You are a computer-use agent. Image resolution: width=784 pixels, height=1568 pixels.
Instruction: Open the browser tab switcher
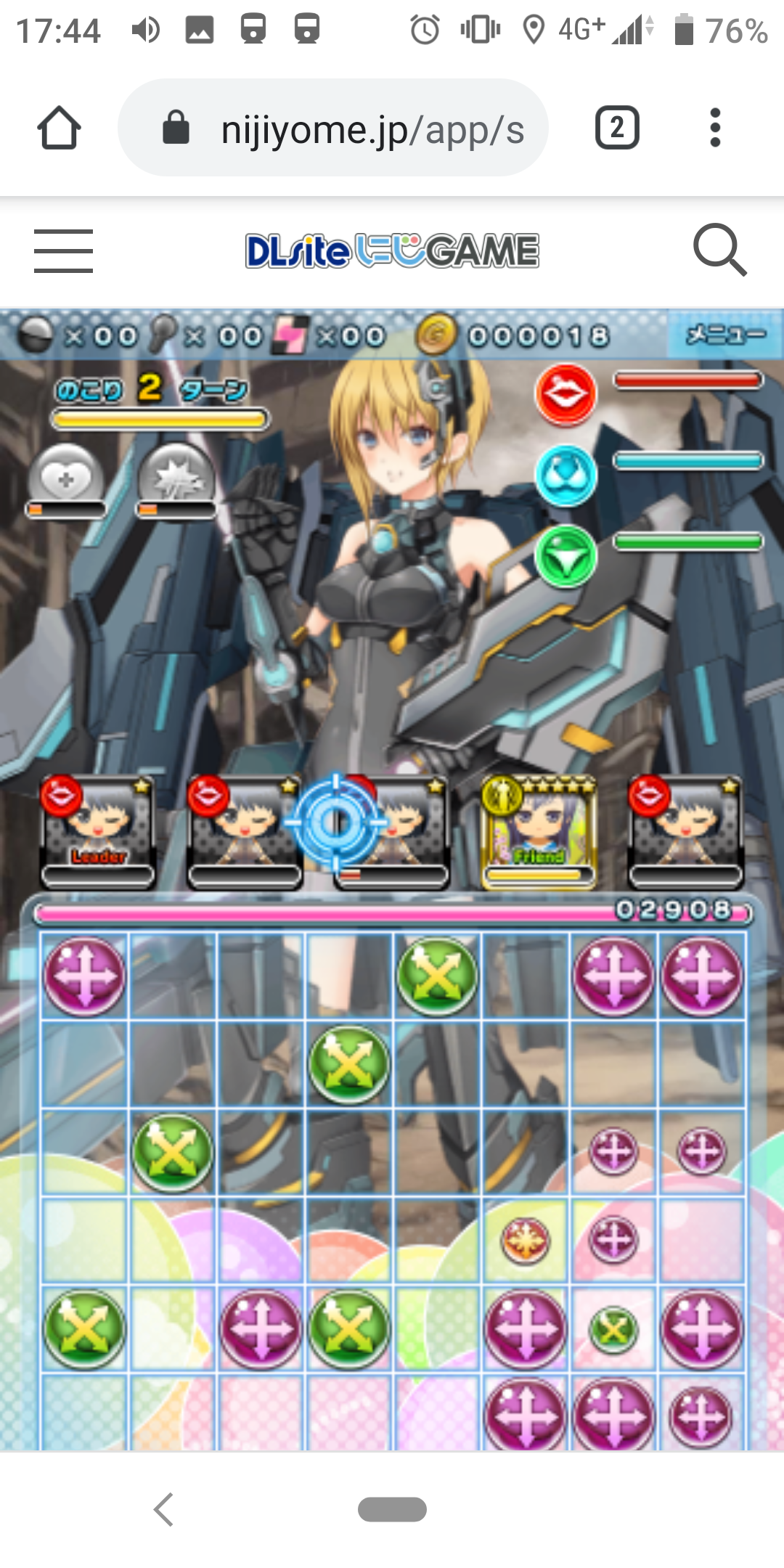pyautogui.click(x=617, y=128)
